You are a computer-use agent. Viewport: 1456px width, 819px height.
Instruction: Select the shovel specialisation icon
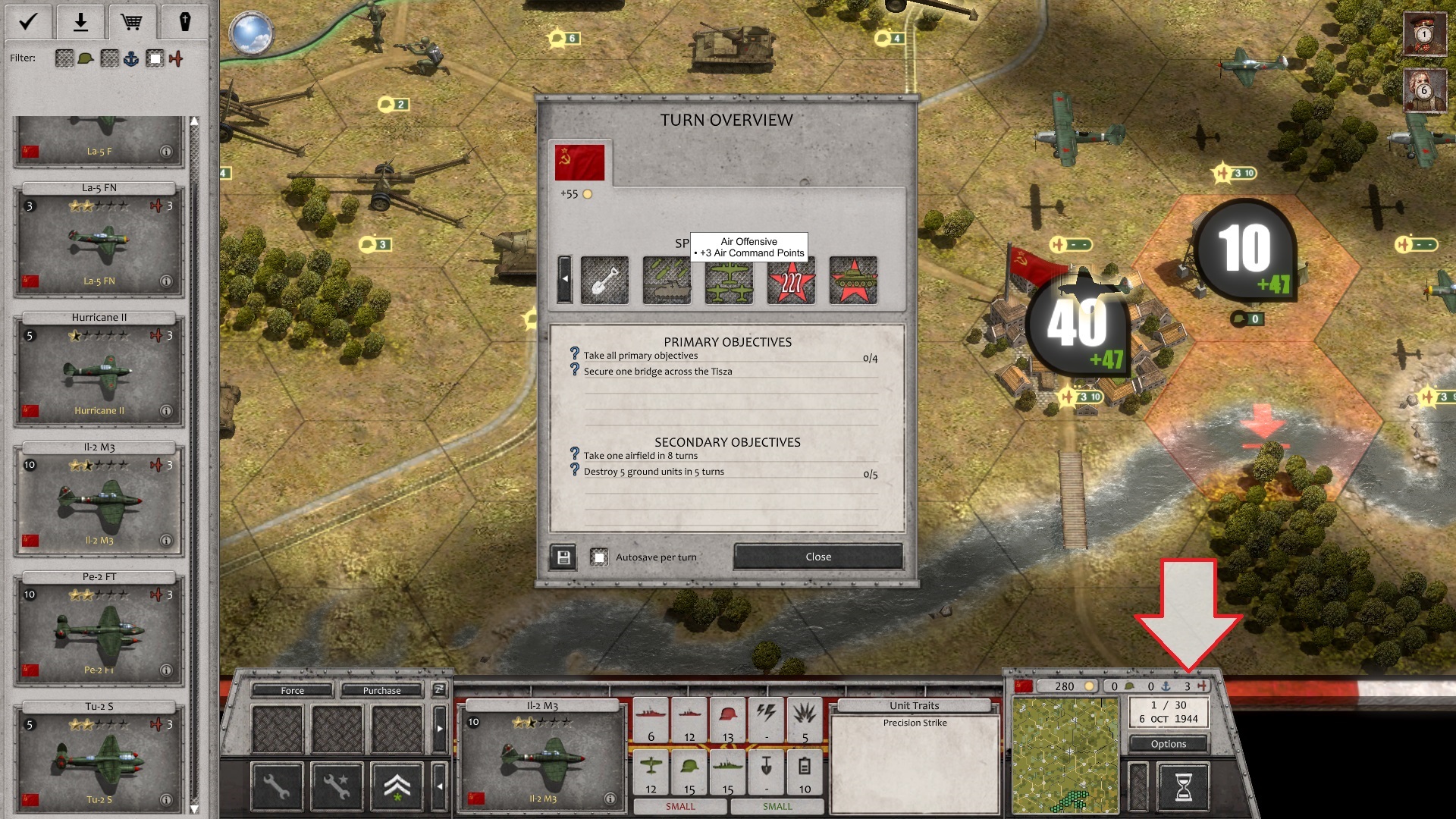(x=604, y=281)
